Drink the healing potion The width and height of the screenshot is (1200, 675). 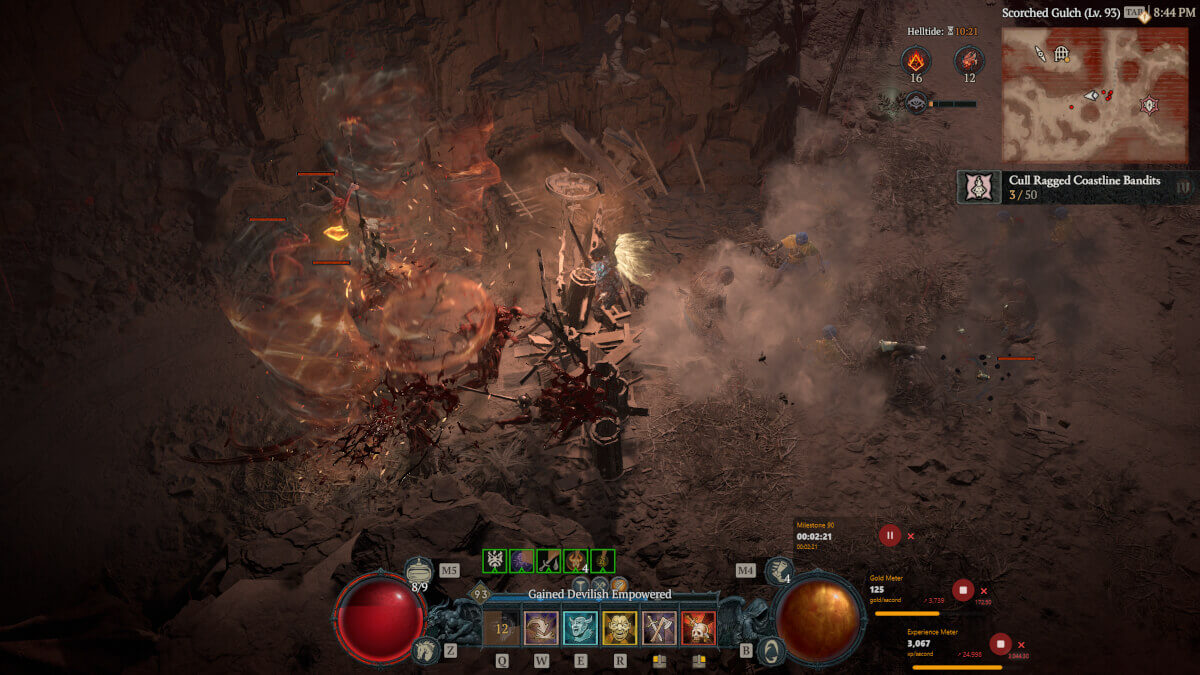tap(420, 571)
